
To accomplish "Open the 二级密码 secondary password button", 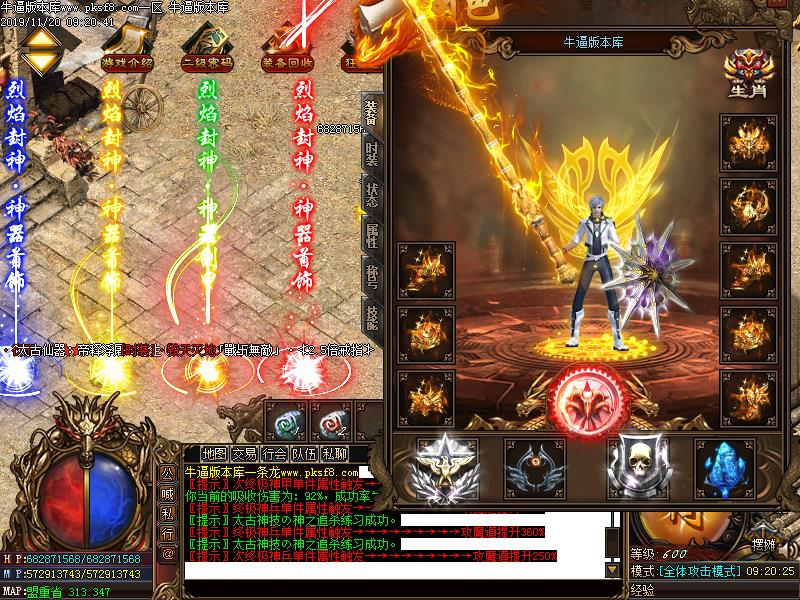I will pos(206,62).
